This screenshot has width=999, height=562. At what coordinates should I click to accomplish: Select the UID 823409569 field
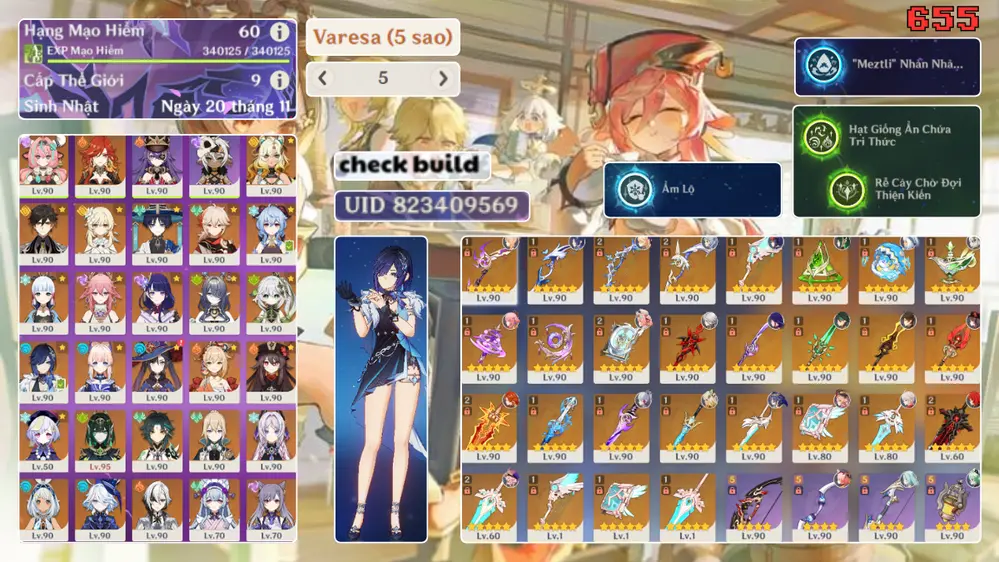click(x=431, y=206)
